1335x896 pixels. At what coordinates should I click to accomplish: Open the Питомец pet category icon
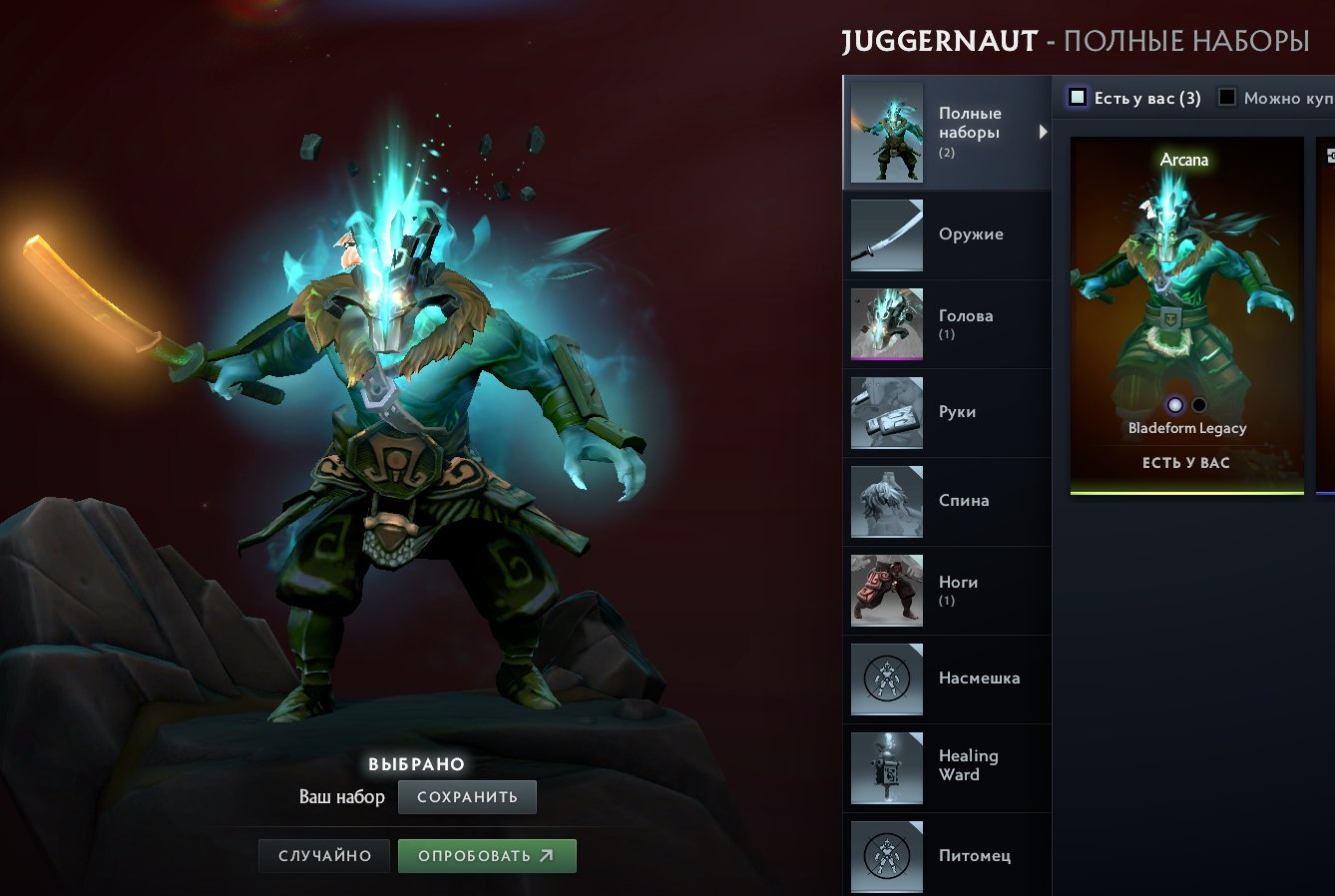coord(886,856)
